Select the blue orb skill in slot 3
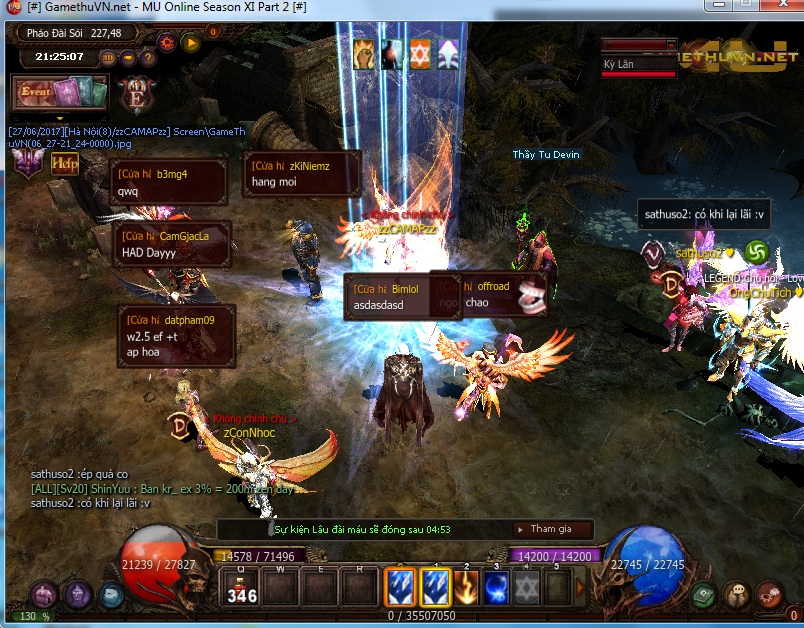 [496, 587]
